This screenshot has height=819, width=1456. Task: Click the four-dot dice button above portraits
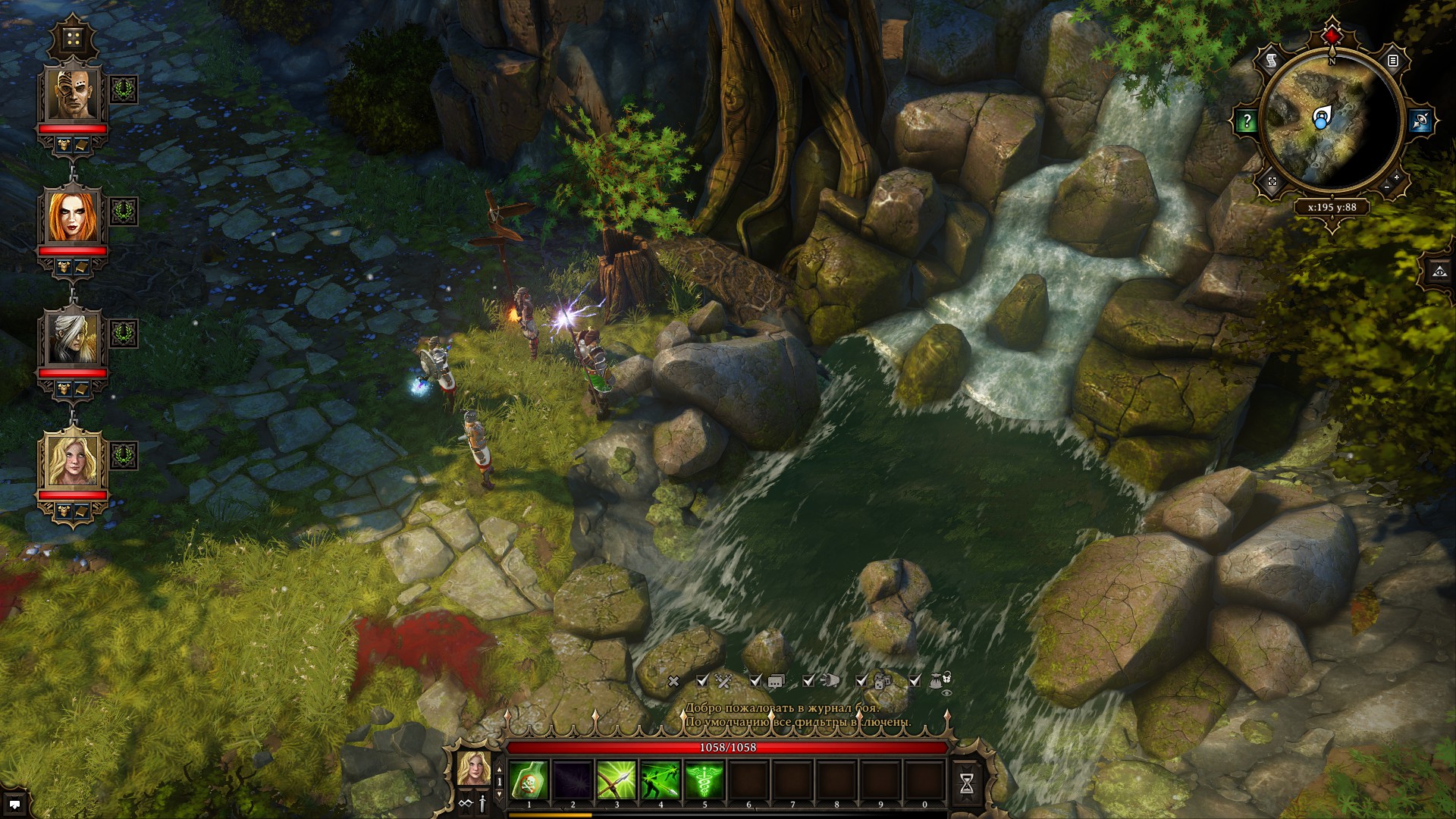(74, 38)
